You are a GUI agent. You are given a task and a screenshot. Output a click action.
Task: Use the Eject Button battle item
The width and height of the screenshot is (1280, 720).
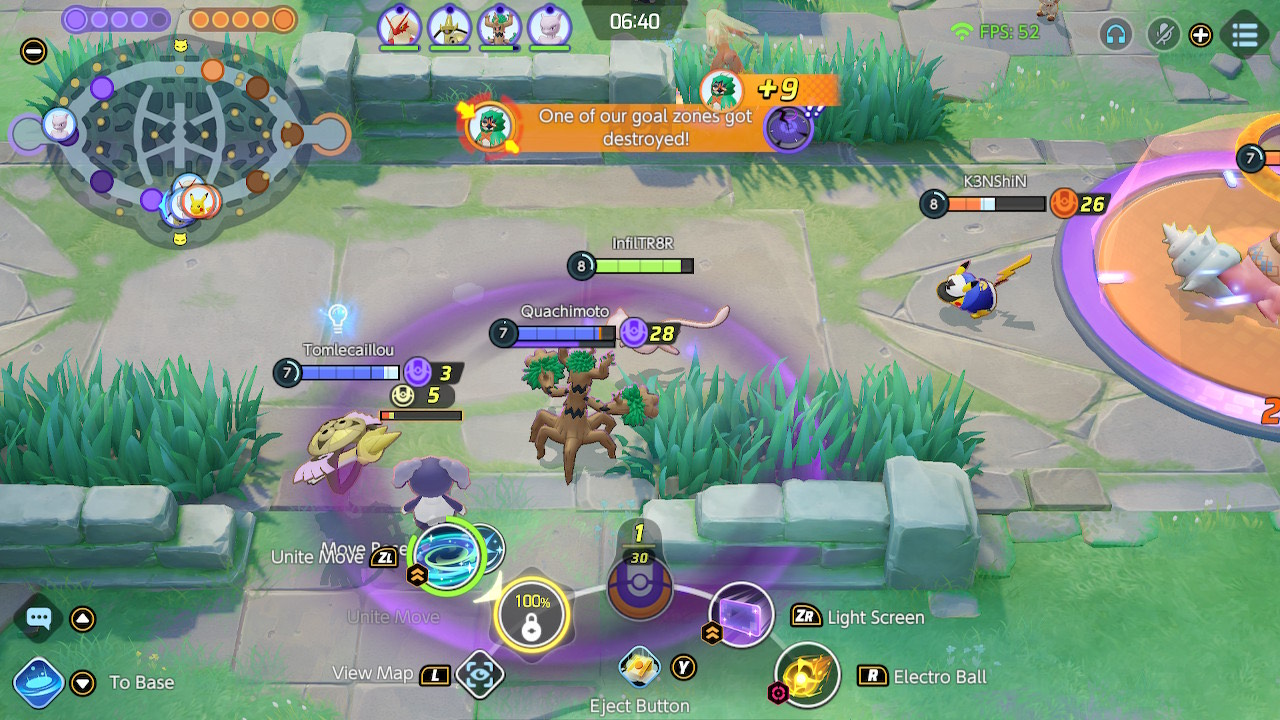coord(638,668)
